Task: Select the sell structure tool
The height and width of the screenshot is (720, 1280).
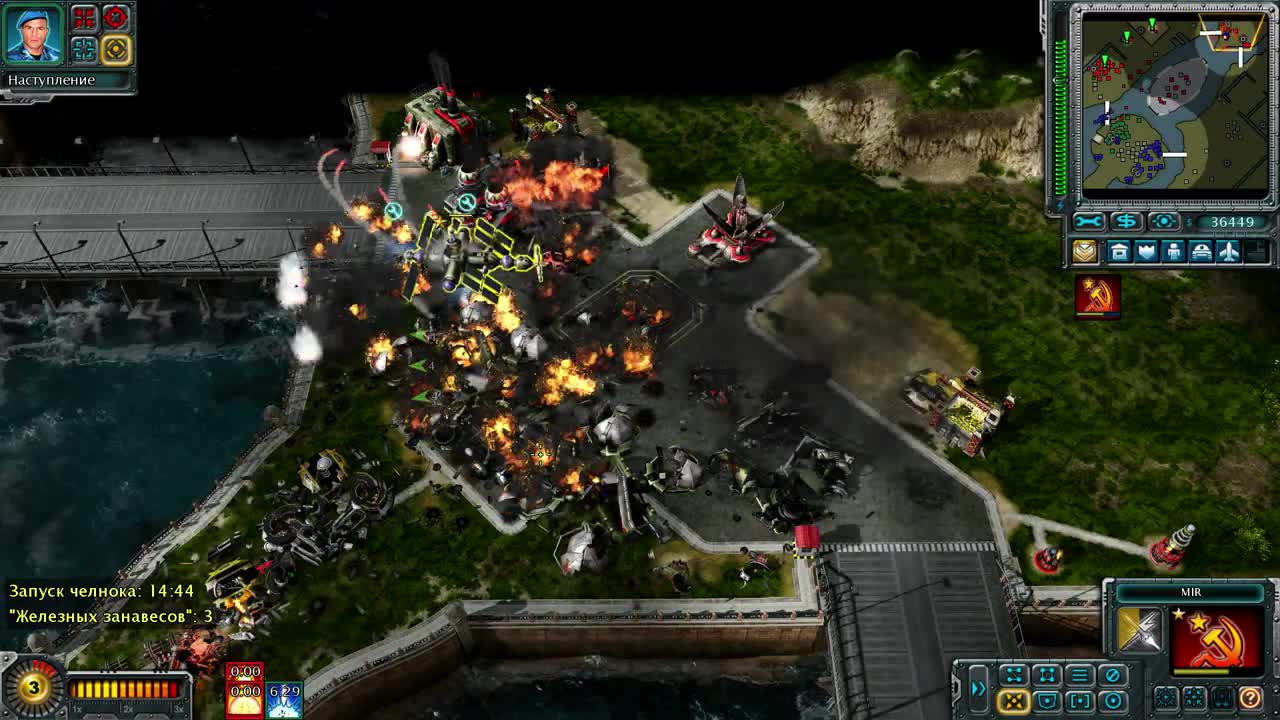Action: (x=1127, y=221)
